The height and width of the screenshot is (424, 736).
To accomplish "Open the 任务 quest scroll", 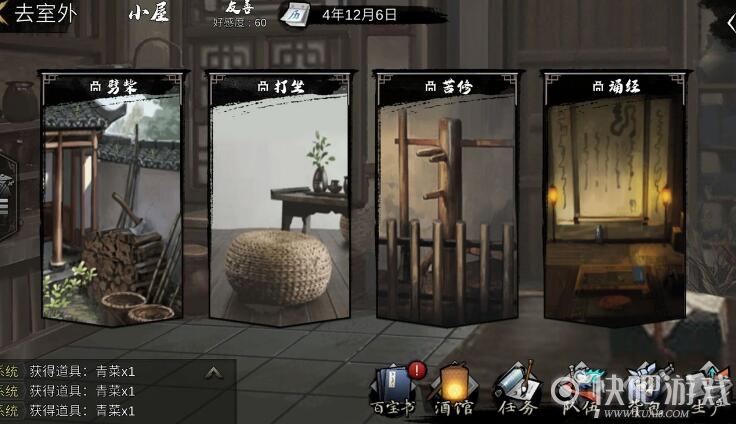I will point(516,390).
